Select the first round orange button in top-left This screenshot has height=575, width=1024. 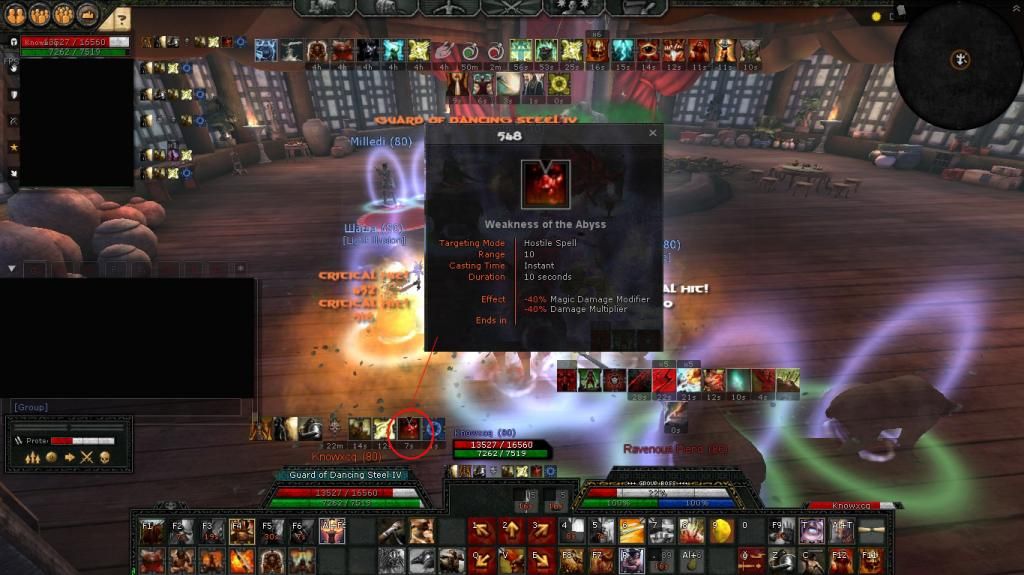[x=16, y=16]
